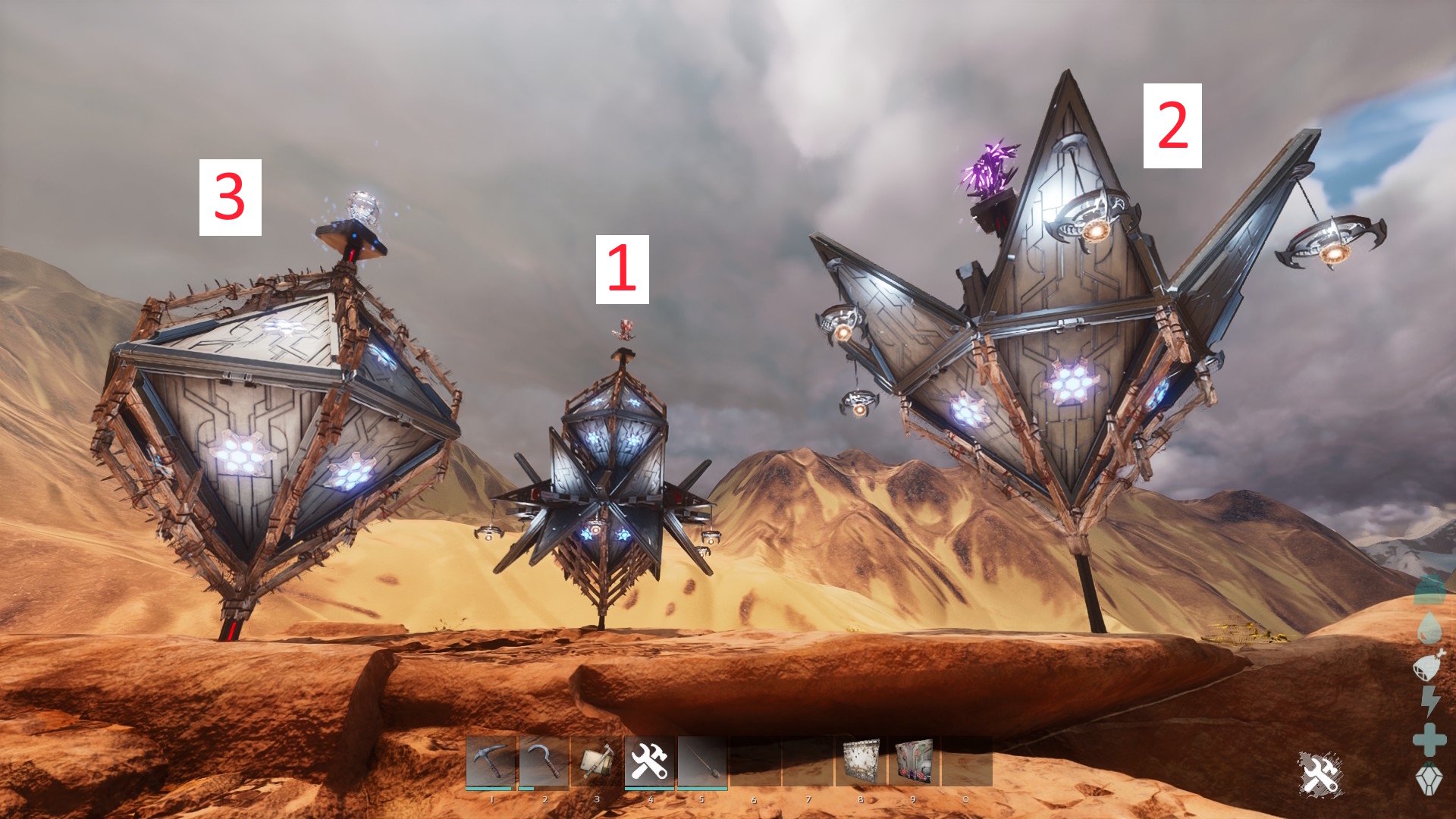Viewport: 1456px width, 819px height.
Task: Equip the sickle from the hotbar
Action: pyautogui.click(x=544, y=761)
